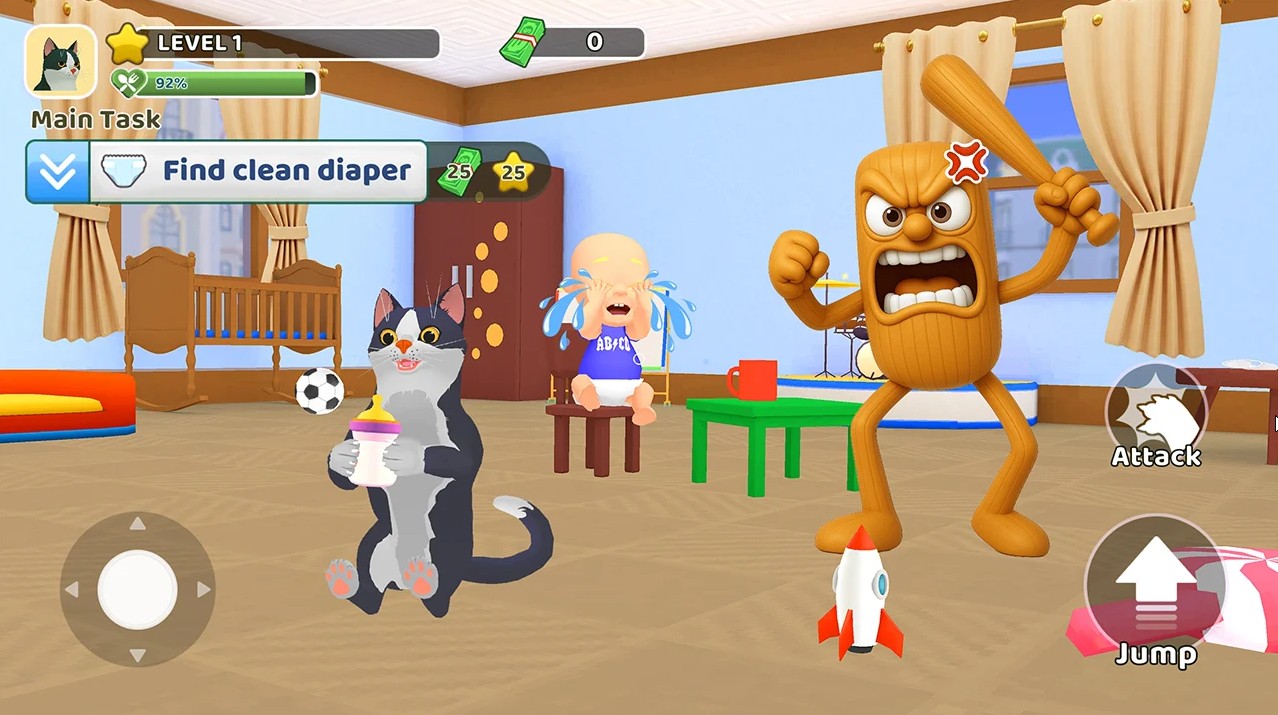Tap the Attack paw button
This screenshot has height=715, width=1278.
click(1155, 411)
